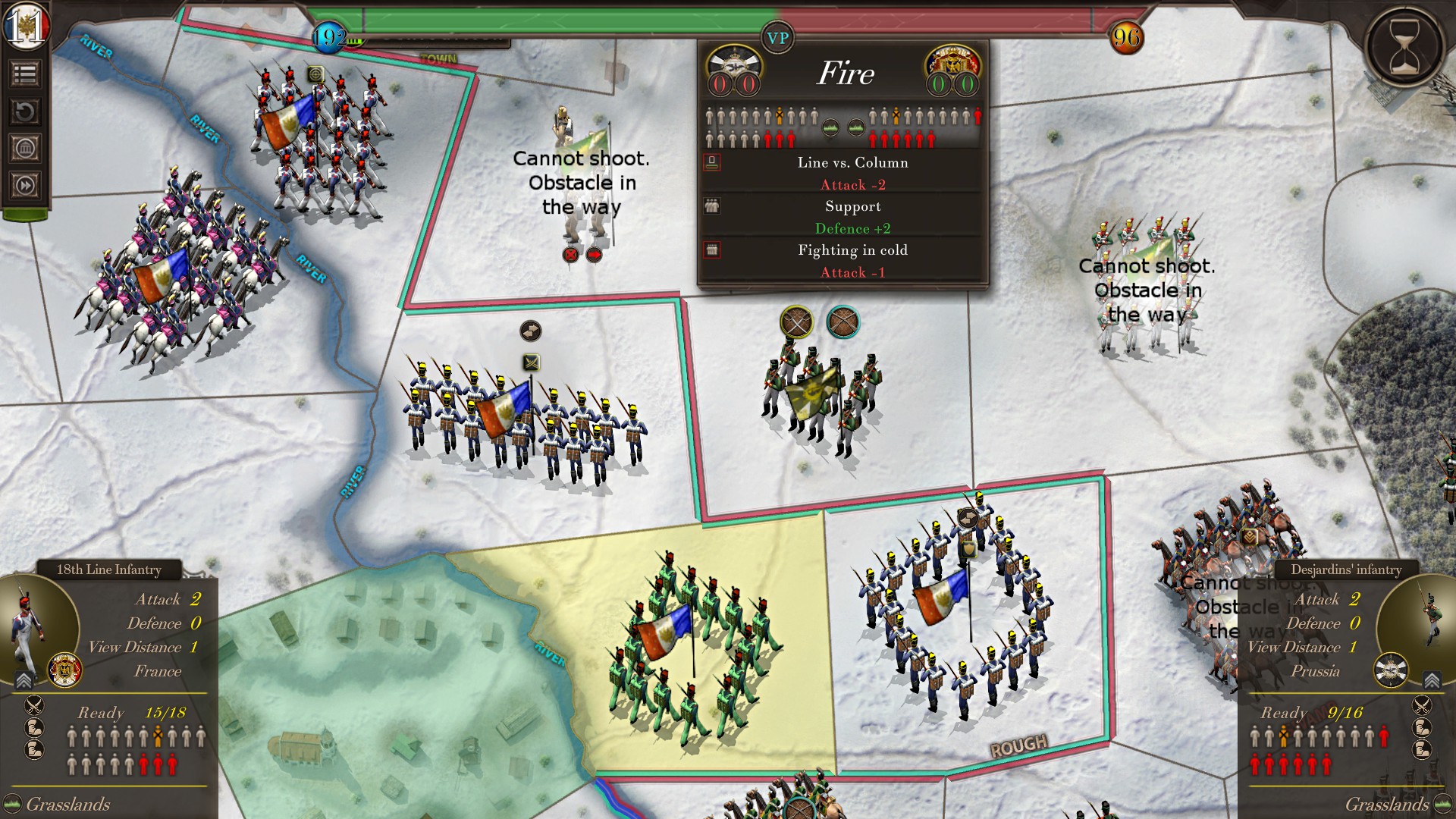Select the French line infantry unit with formation icon
Image resolution: width=1456 pixels, height=819 pixels.
pyautogui.click(x=523, y=417)
